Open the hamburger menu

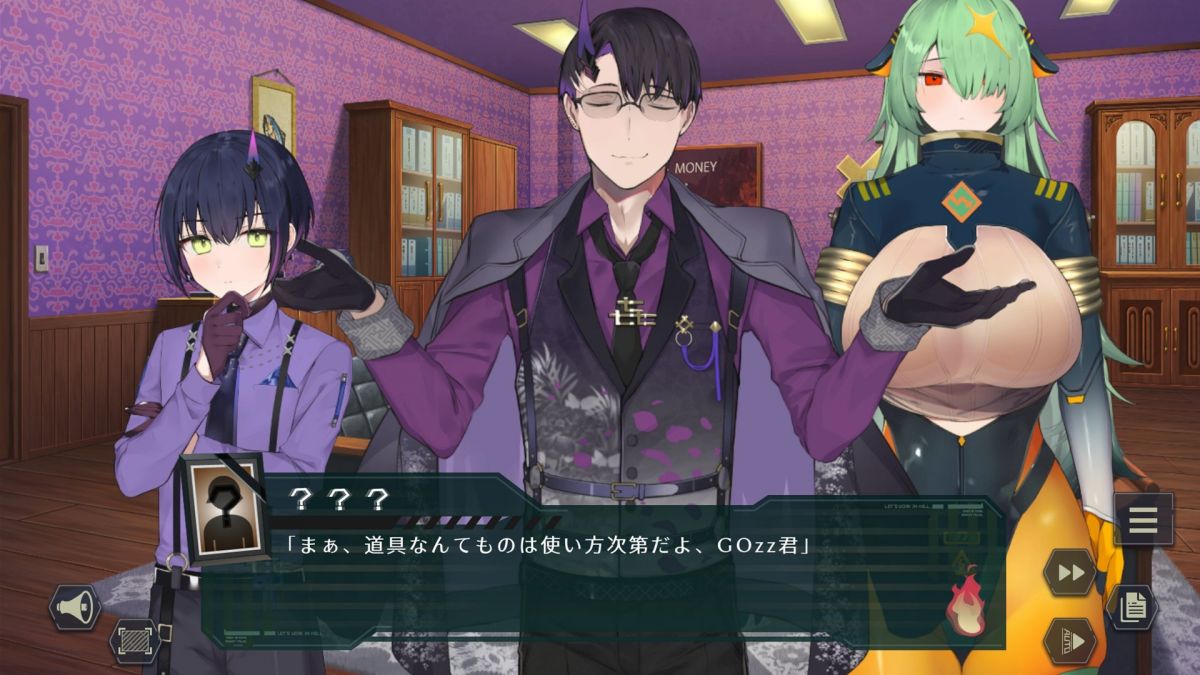pos(1142,520)
